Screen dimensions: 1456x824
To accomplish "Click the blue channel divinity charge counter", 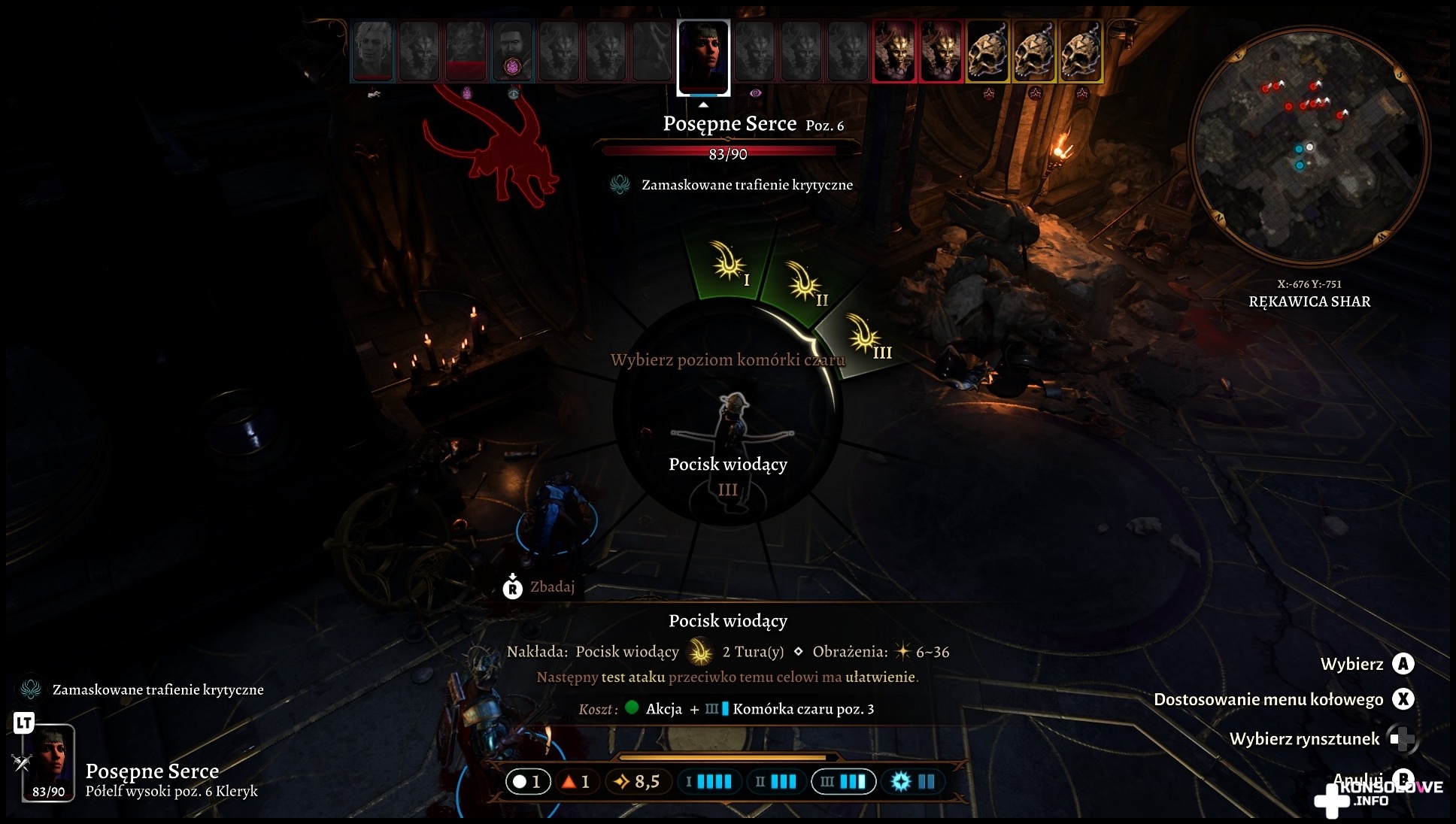I will coord(912,782).
